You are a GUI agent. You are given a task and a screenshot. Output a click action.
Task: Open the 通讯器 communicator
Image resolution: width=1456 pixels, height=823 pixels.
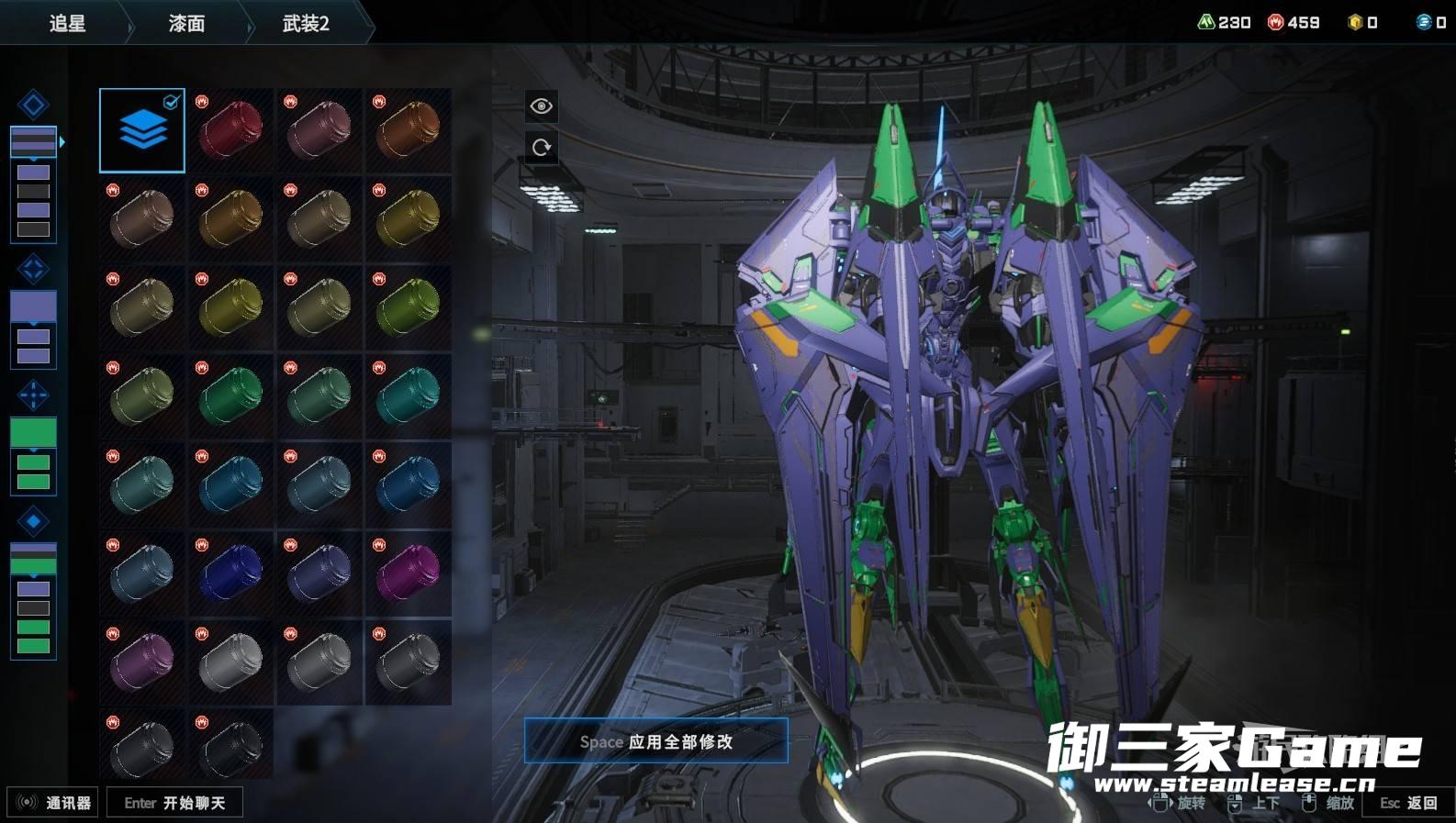[x=53, y=803]
